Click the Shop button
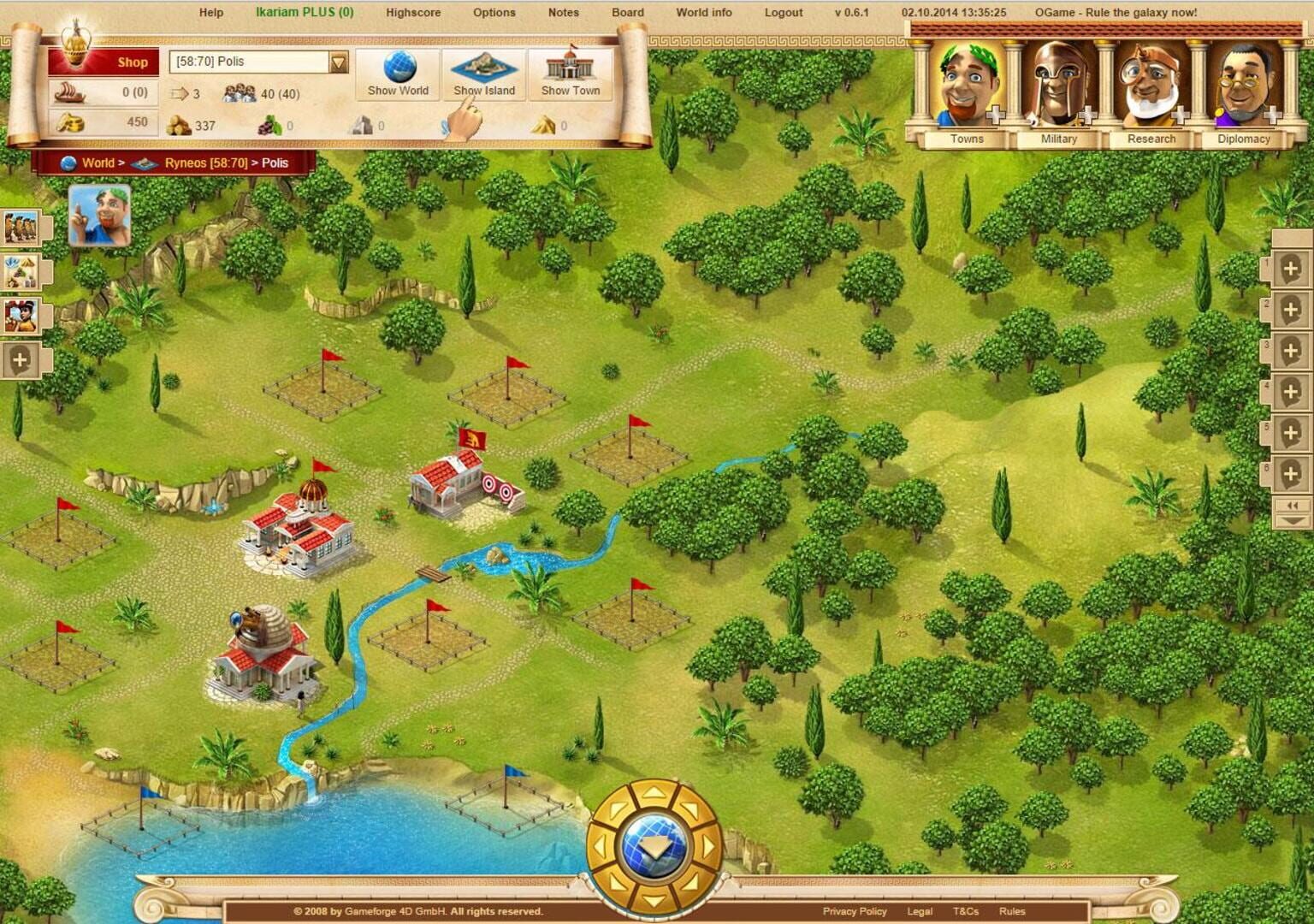Viewport: 1314px width, 924px height. point(133,62)
